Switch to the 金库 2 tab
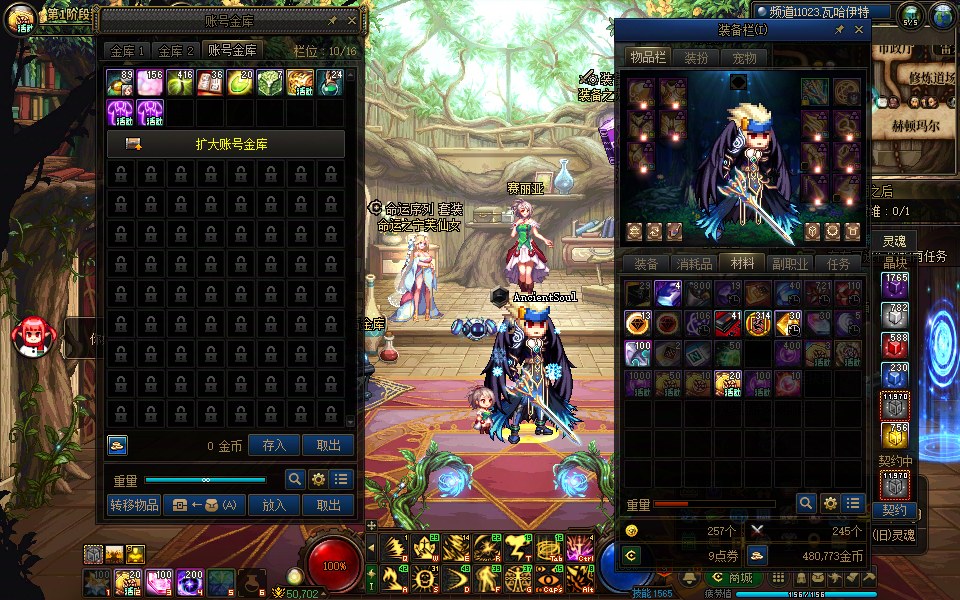The width and height of the screenshot is (960, 600). 176,50
